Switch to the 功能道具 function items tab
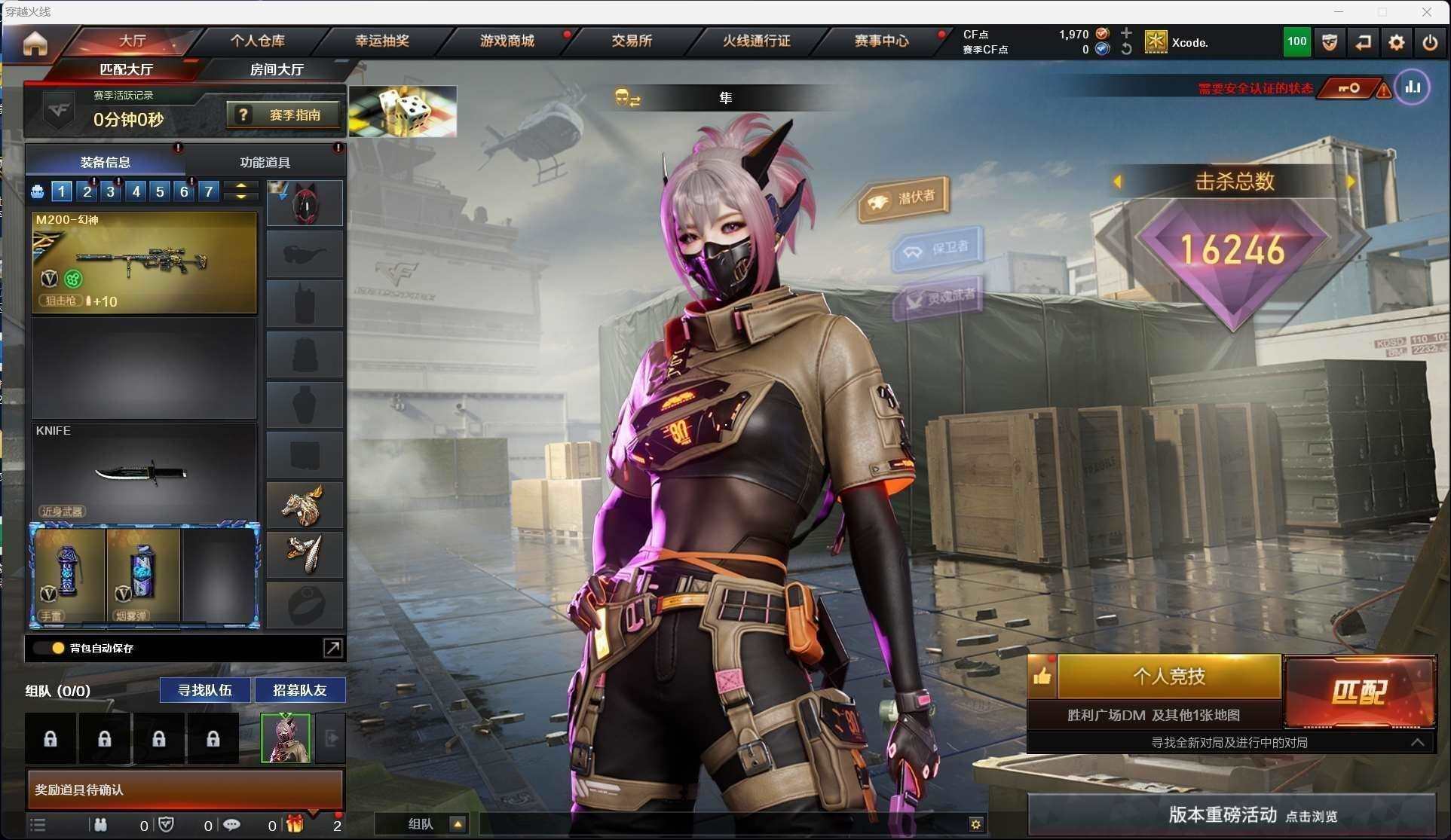The height and width of the screenshot is (840, 1451). coord(265,162)
